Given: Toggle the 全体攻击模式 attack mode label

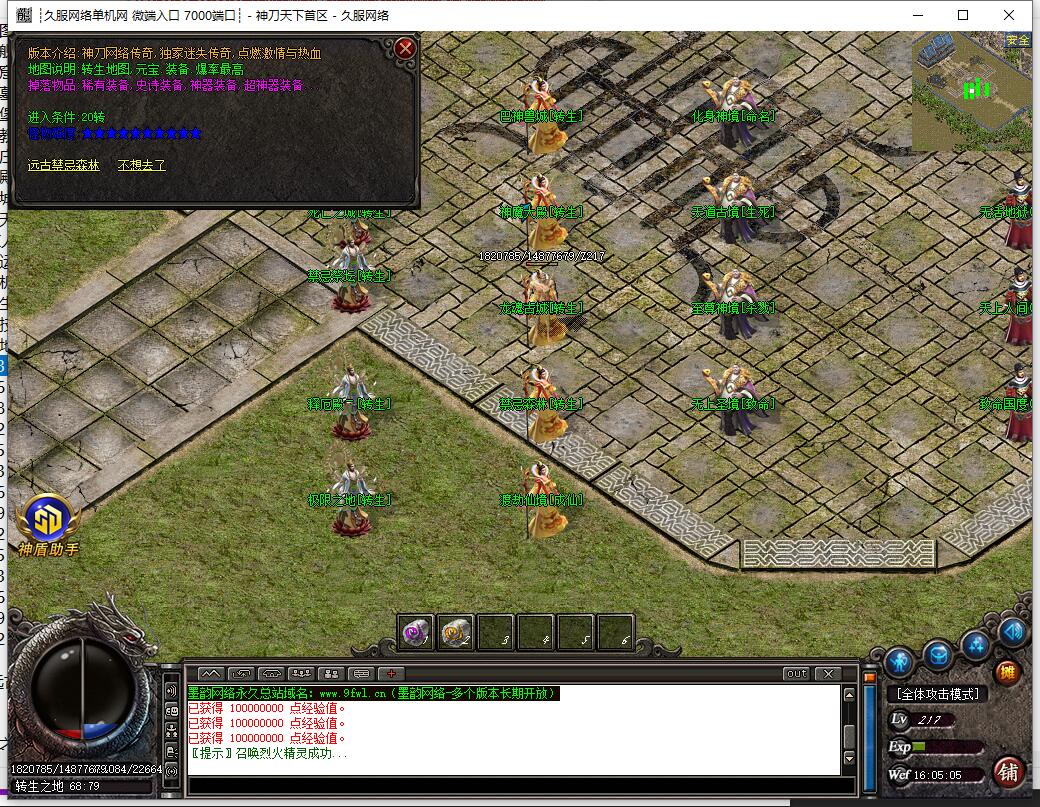Looking at the screenshot, I should tap(938, 694).
